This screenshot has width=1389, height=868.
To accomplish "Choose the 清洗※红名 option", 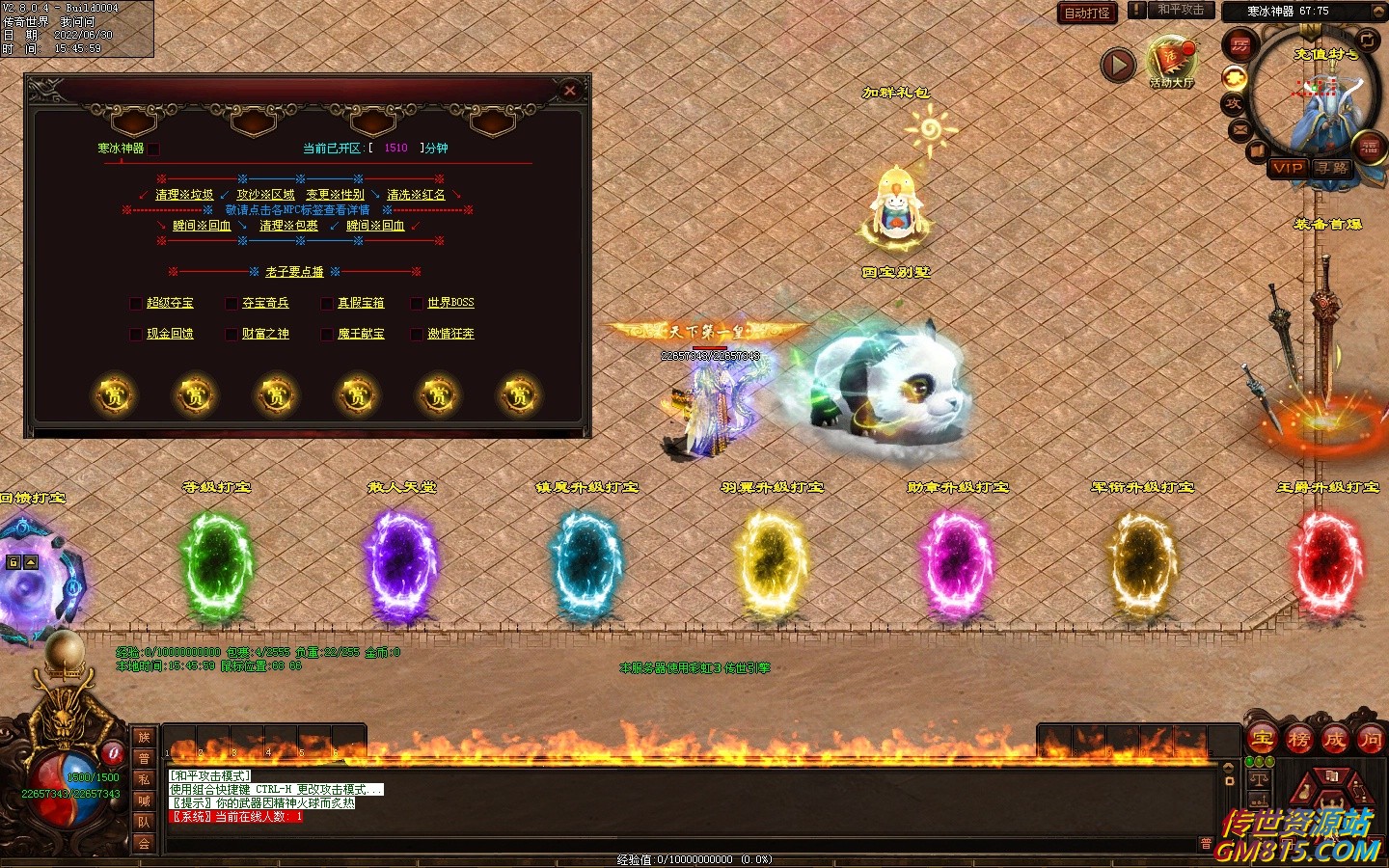I will [416, 195].
